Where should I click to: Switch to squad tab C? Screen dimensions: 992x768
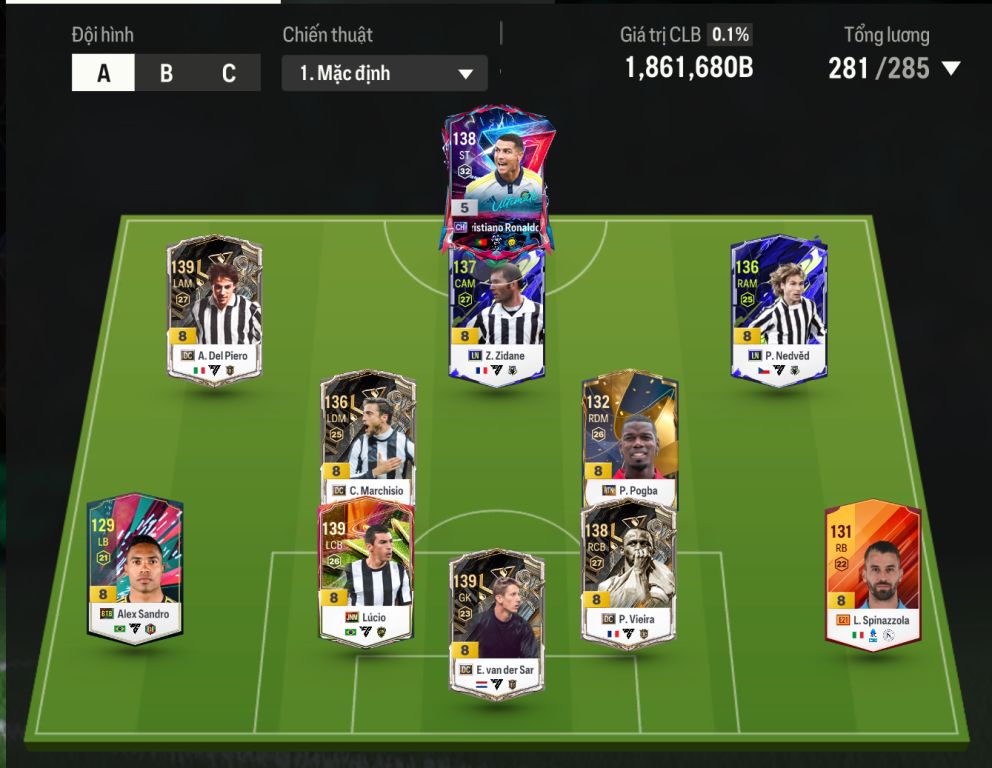[x=229, y=74]
